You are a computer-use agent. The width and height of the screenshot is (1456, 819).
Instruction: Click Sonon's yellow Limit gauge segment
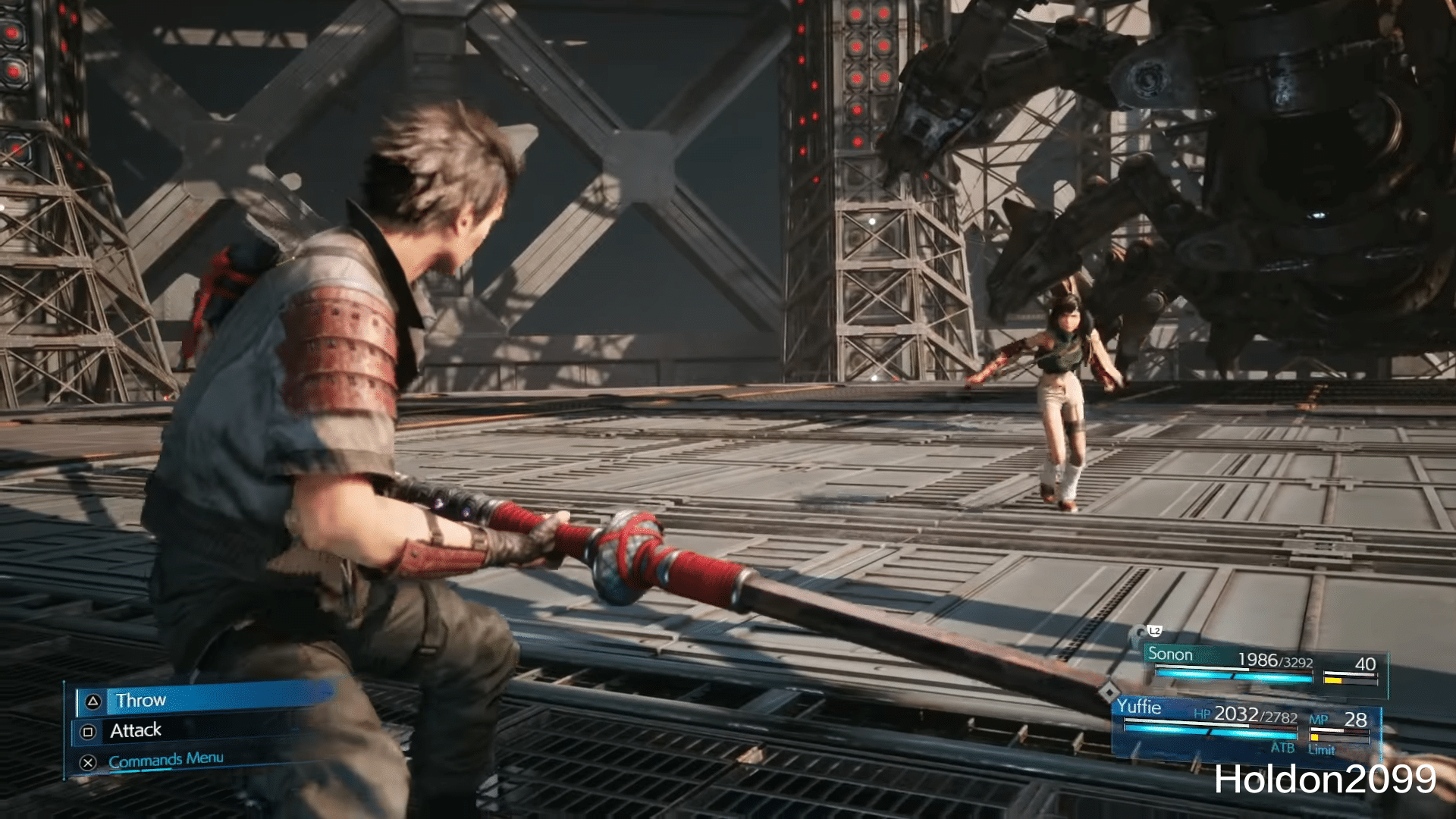(1333, 680)
